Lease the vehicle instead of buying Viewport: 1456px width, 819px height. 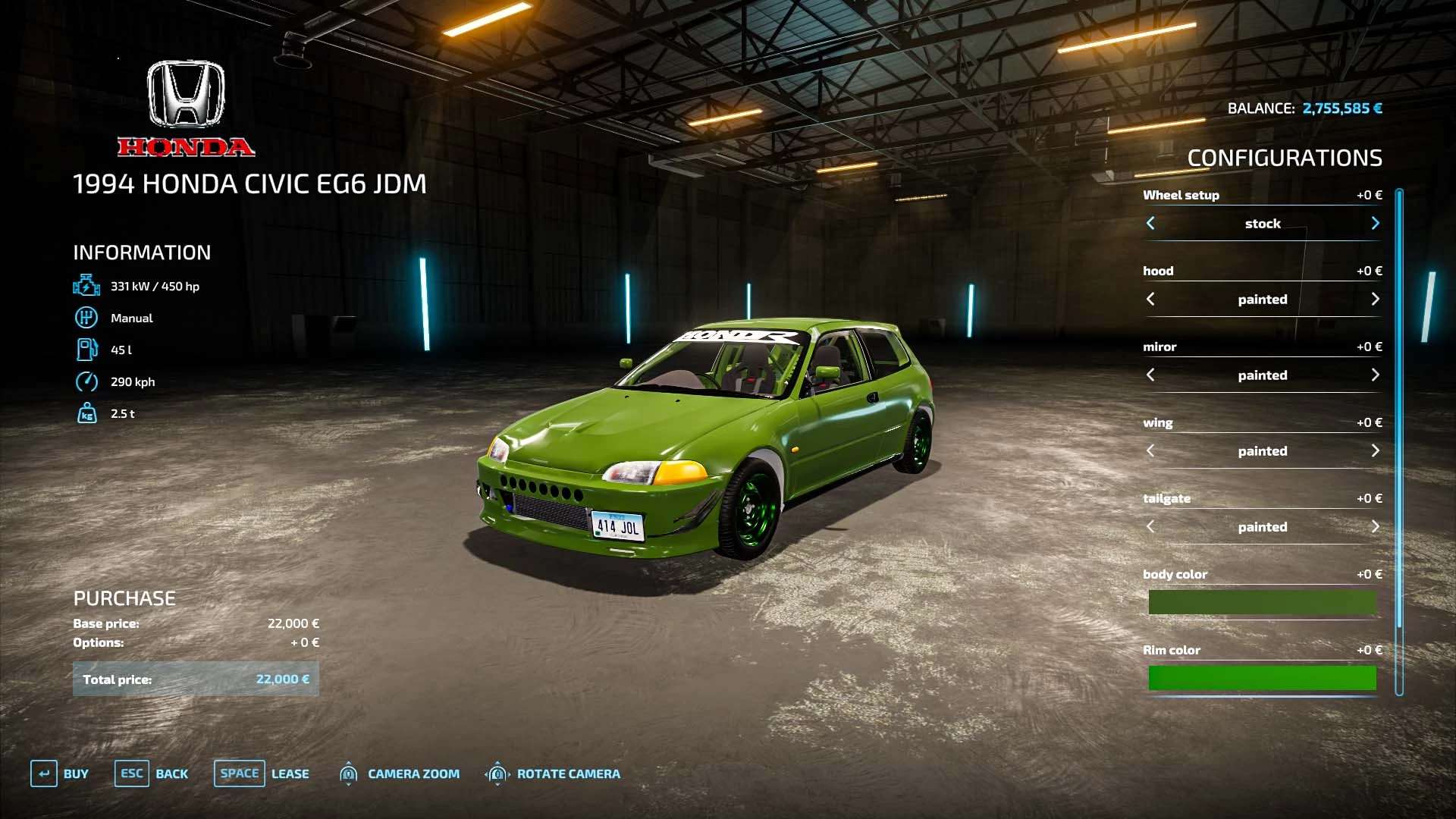[x=262, y=773]
